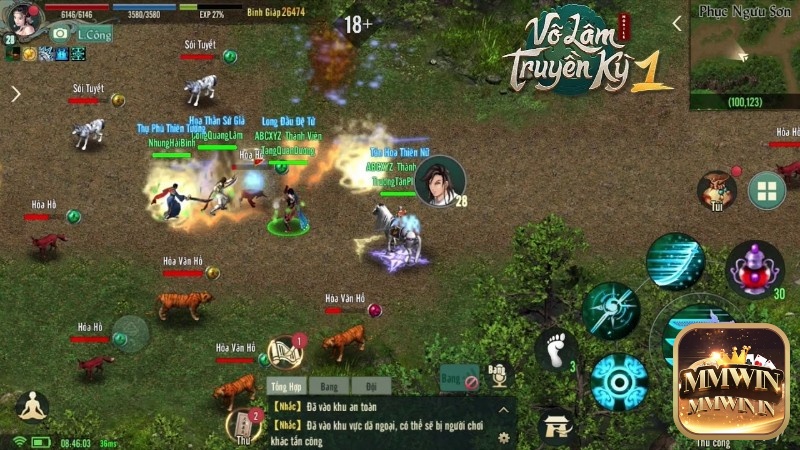Open the Phục Ngưu Sơn minimap

click(x=745, y=55)
